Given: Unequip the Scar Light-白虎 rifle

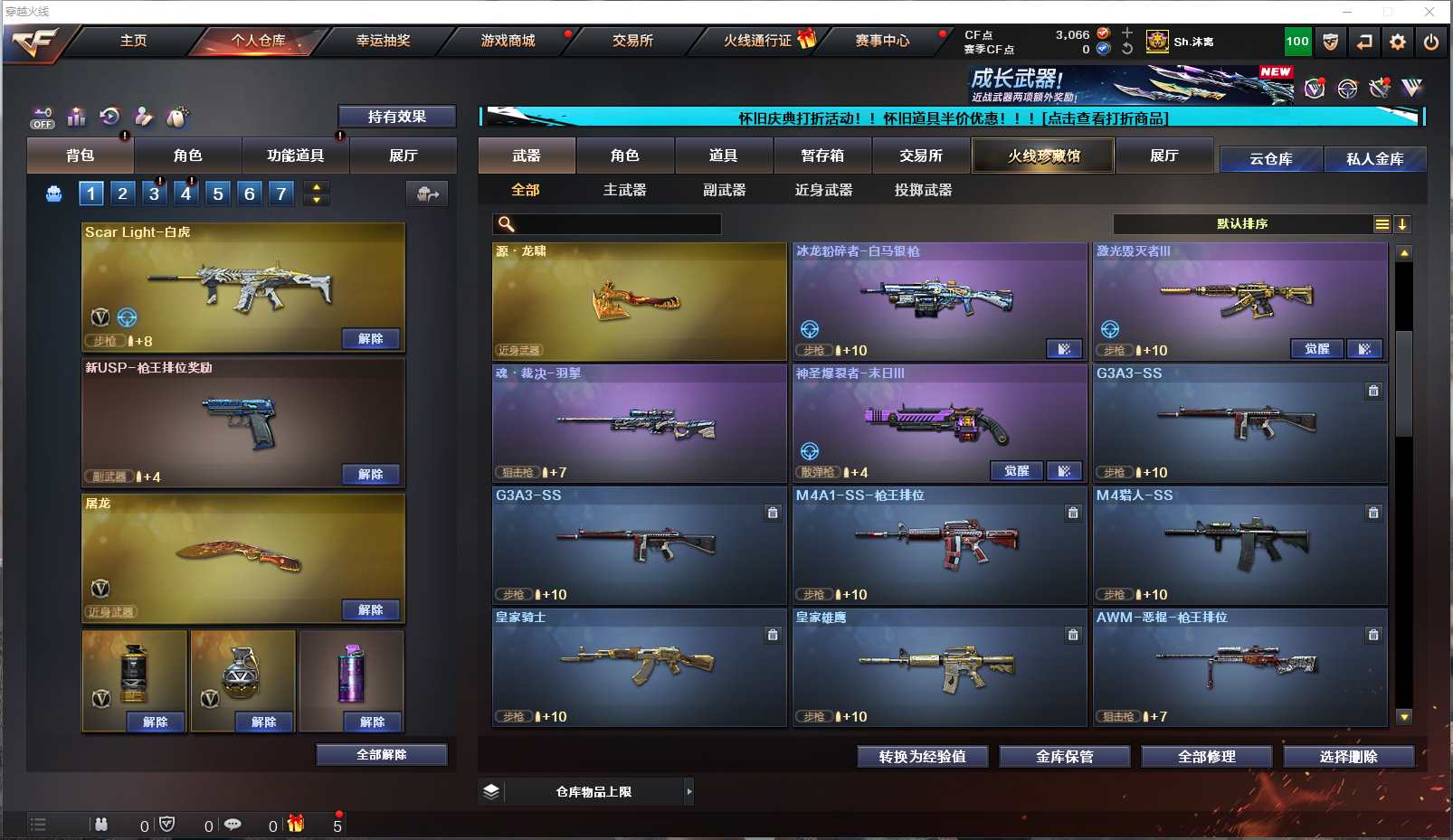Looking at the screenshot, I should (371, 339).
